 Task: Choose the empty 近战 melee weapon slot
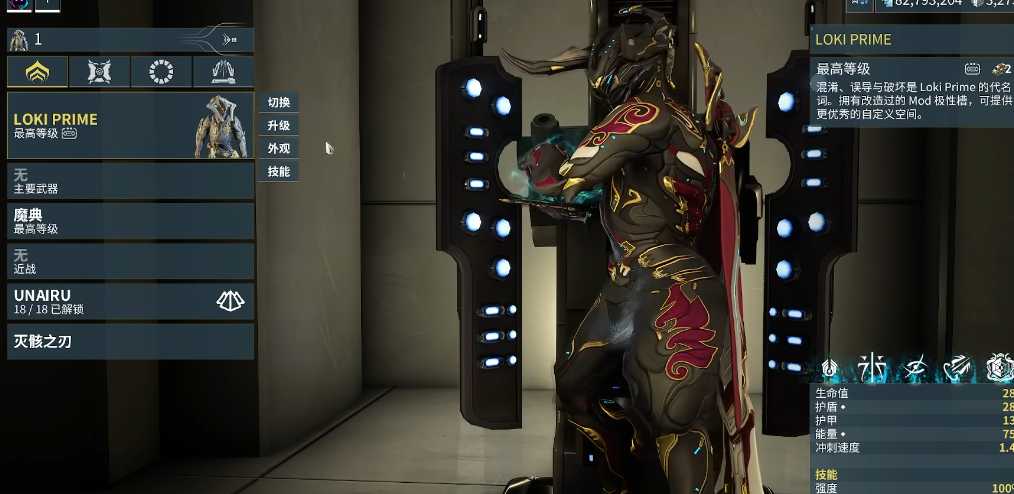point(130,261)
